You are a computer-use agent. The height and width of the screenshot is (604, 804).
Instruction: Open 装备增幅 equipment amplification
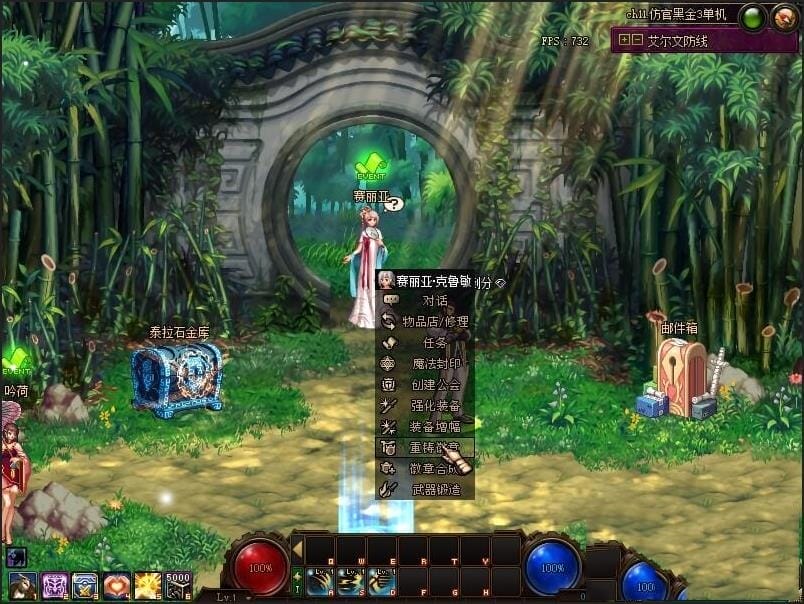coord(434,427)
